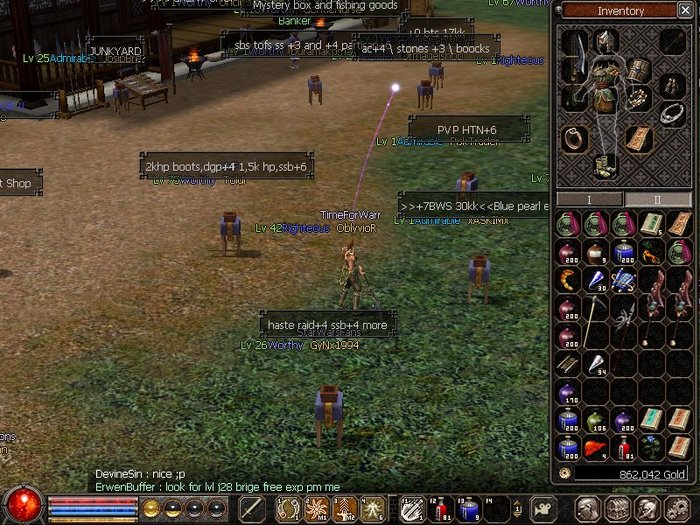
Task: Select the purple potion stack of 170
Action: point(568,392)
